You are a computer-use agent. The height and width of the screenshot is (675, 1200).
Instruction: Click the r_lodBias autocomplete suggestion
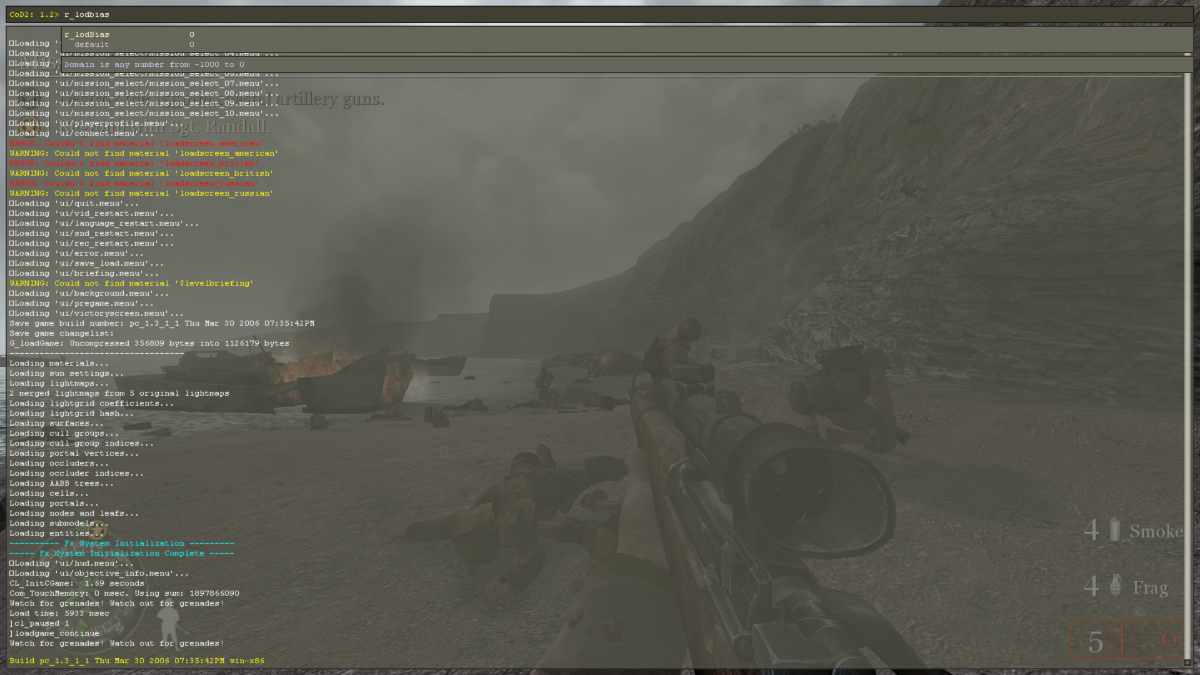coord(88,34)
